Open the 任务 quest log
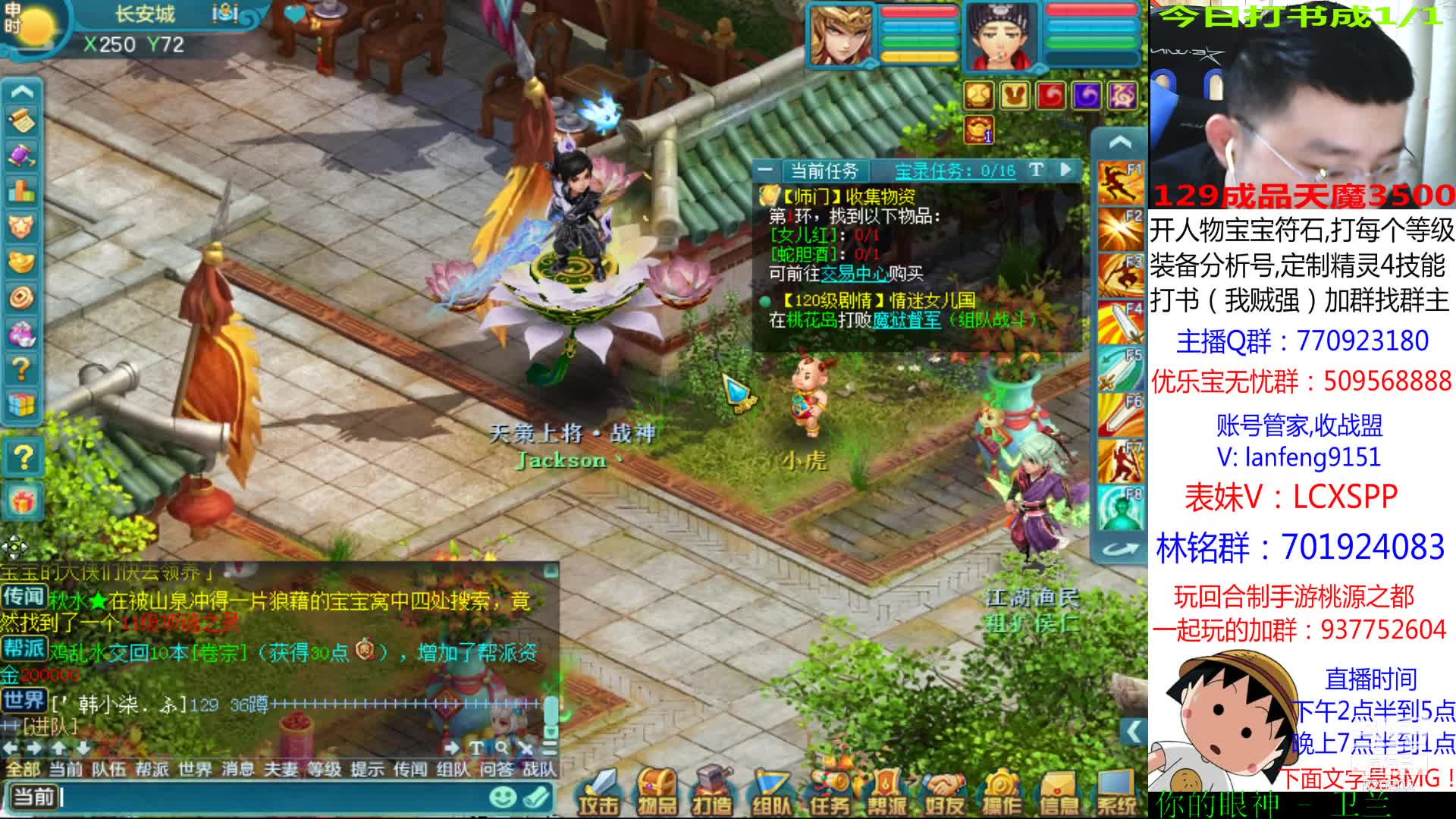This screenshot has width=1456, height=819. point(830,792)
